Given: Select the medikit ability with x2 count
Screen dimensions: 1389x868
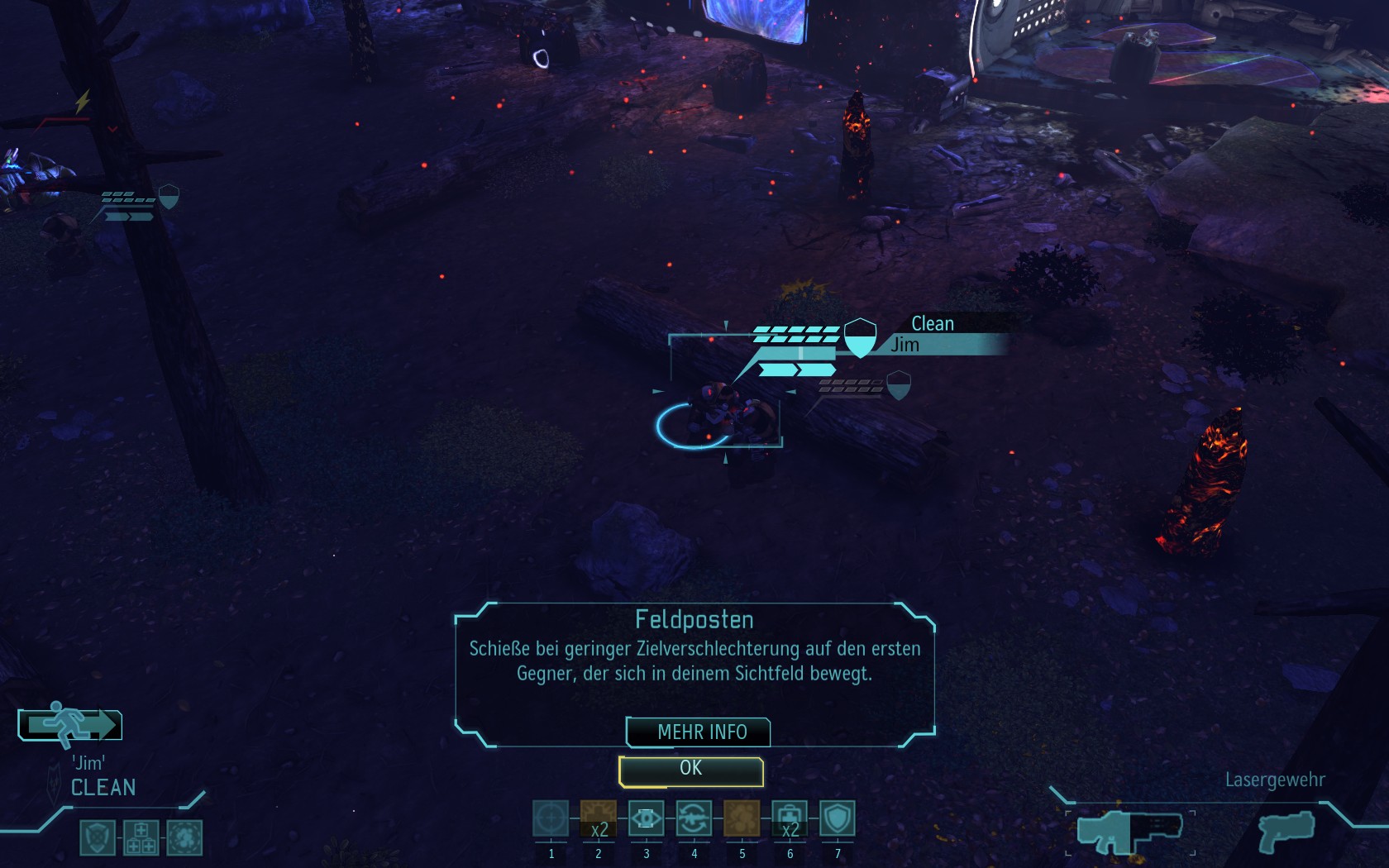Looking at the screenshot, I should (790, 819).
